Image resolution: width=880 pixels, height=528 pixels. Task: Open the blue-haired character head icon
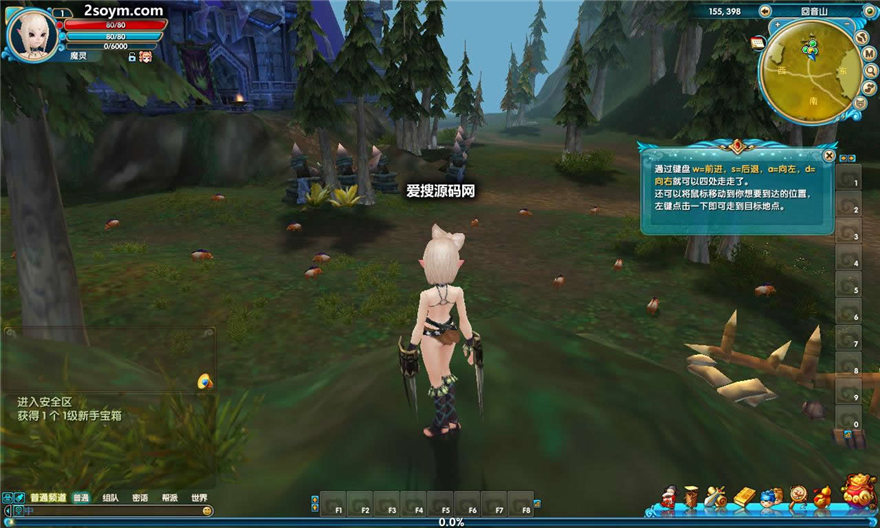tap(770, 496)
